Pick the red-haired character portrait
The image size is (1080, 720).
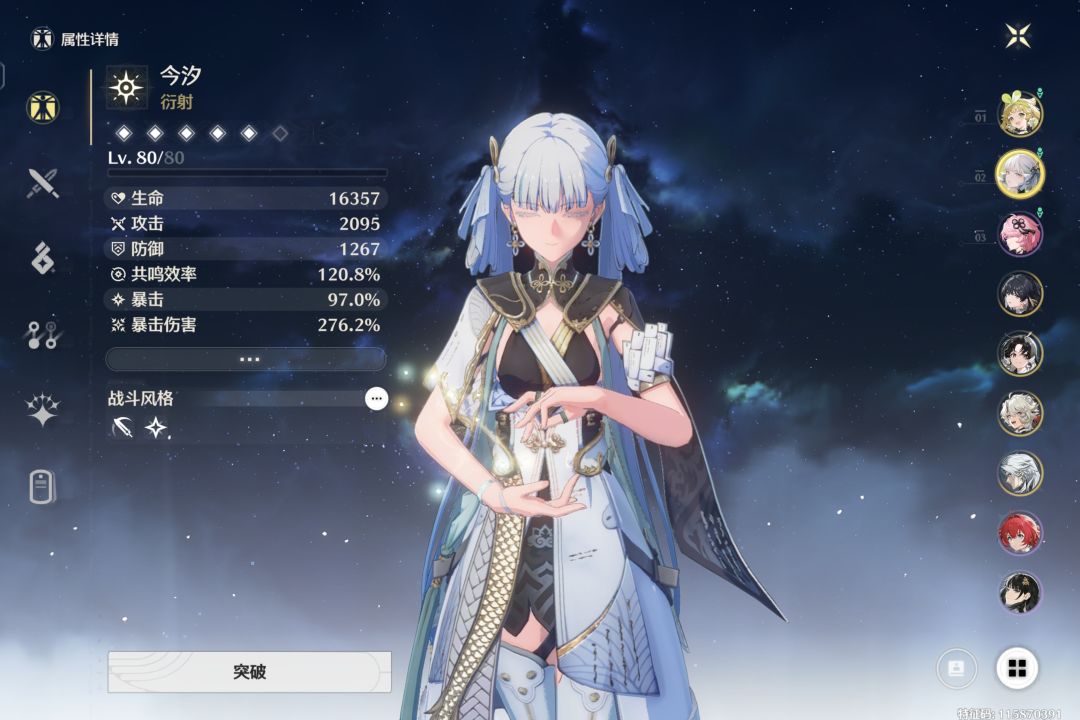tap(1020, 533)
